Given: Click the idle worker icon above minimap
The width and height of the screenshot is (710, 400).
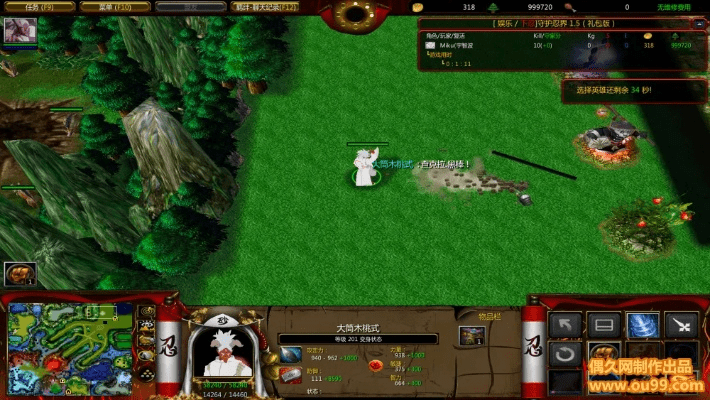Looking at the screenshot, I should click(x=20, y=273).
